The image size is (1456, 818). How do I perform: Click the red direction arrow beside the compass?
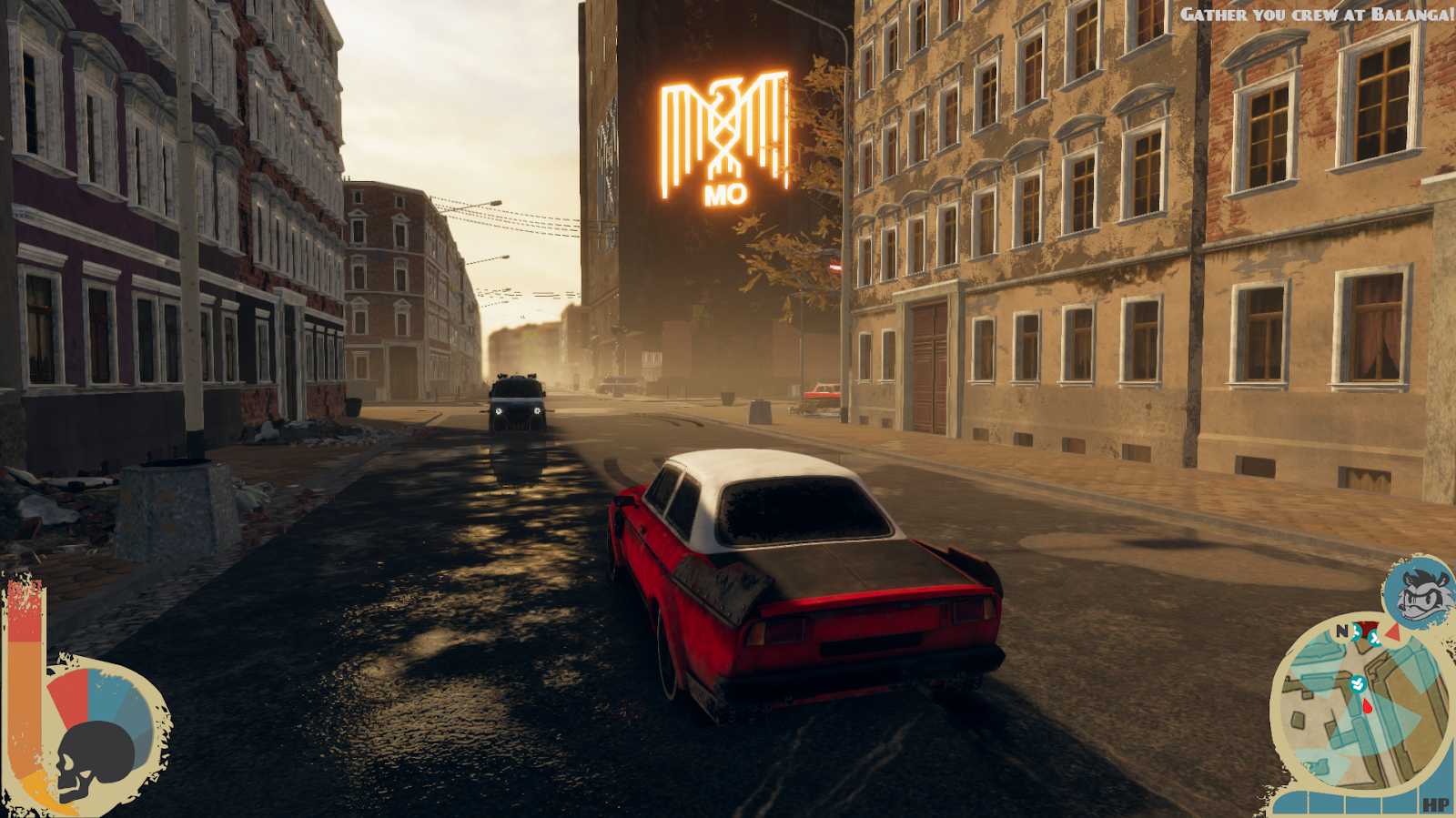tap(1393, 631)
